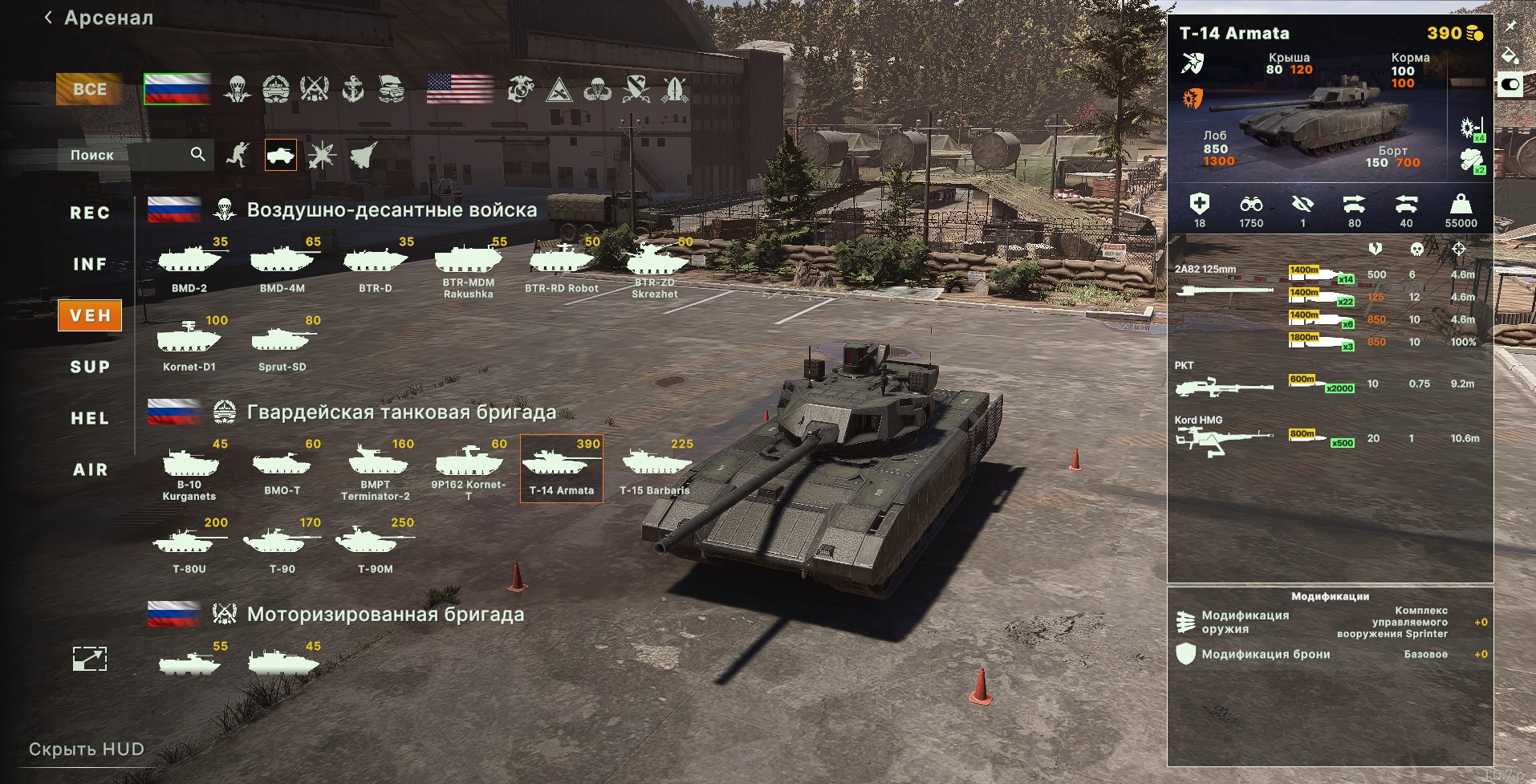The width and height of the screenshot is (1536, 784).
Task: Open the AIR unit category
Action: [90, 469]
